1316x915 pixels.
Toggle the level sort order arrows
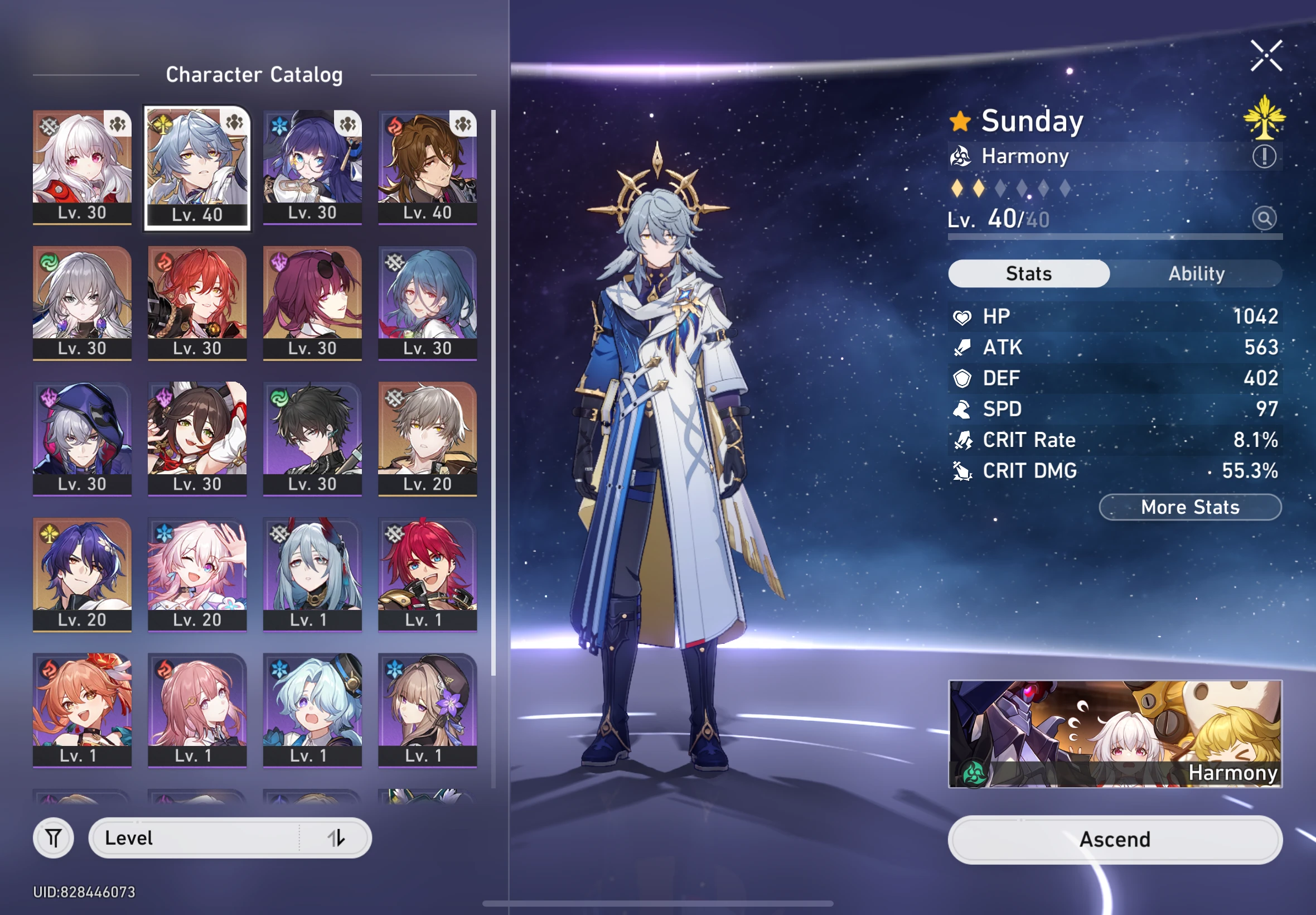(x=337, y=838)
